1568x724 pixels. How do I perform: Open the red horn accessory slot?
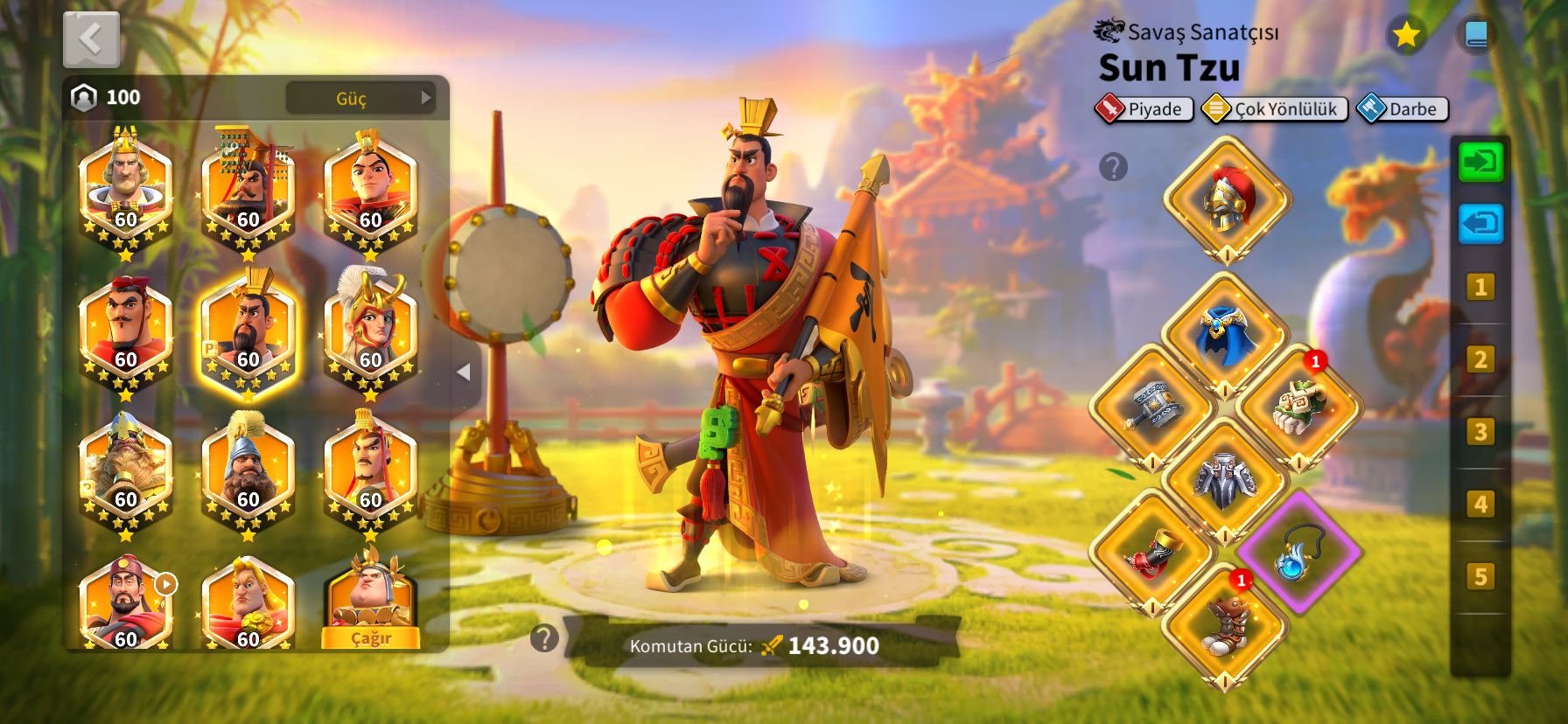click(1152, 553)
